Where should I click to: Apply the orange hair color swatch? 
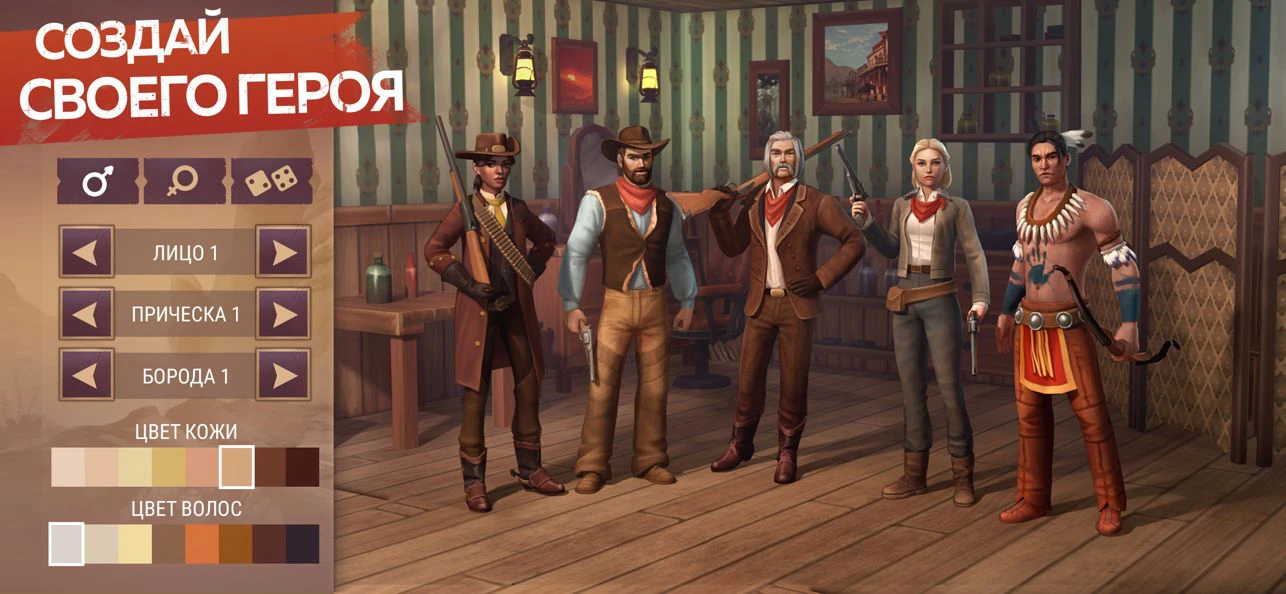click(202, 544)
